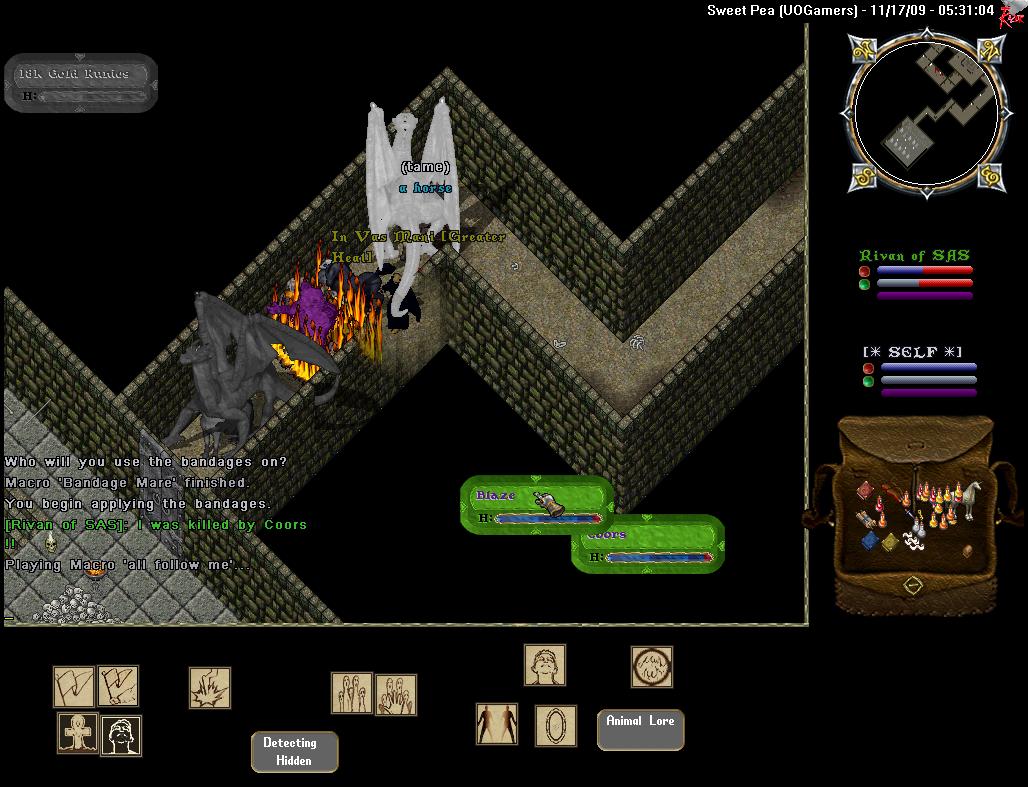Cast the circular rune seal spell icon
This screenshot has height=787, width=1028.
click(651, 667)
